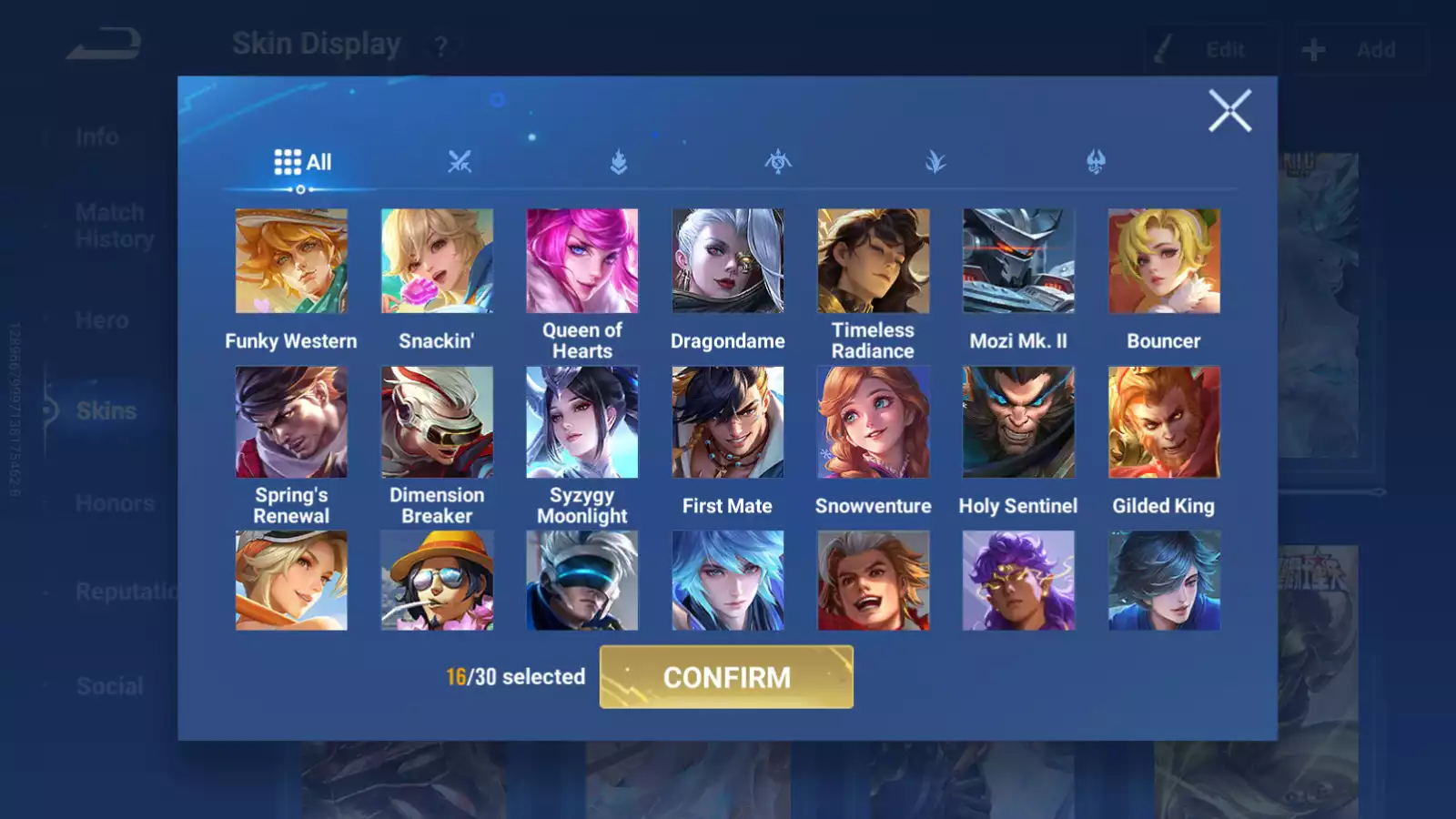The width and height of the screenshot is (1456, 819).
Task: Select the purple-haired golden mask skin portrait
Action: click(x=1018, y=581)
